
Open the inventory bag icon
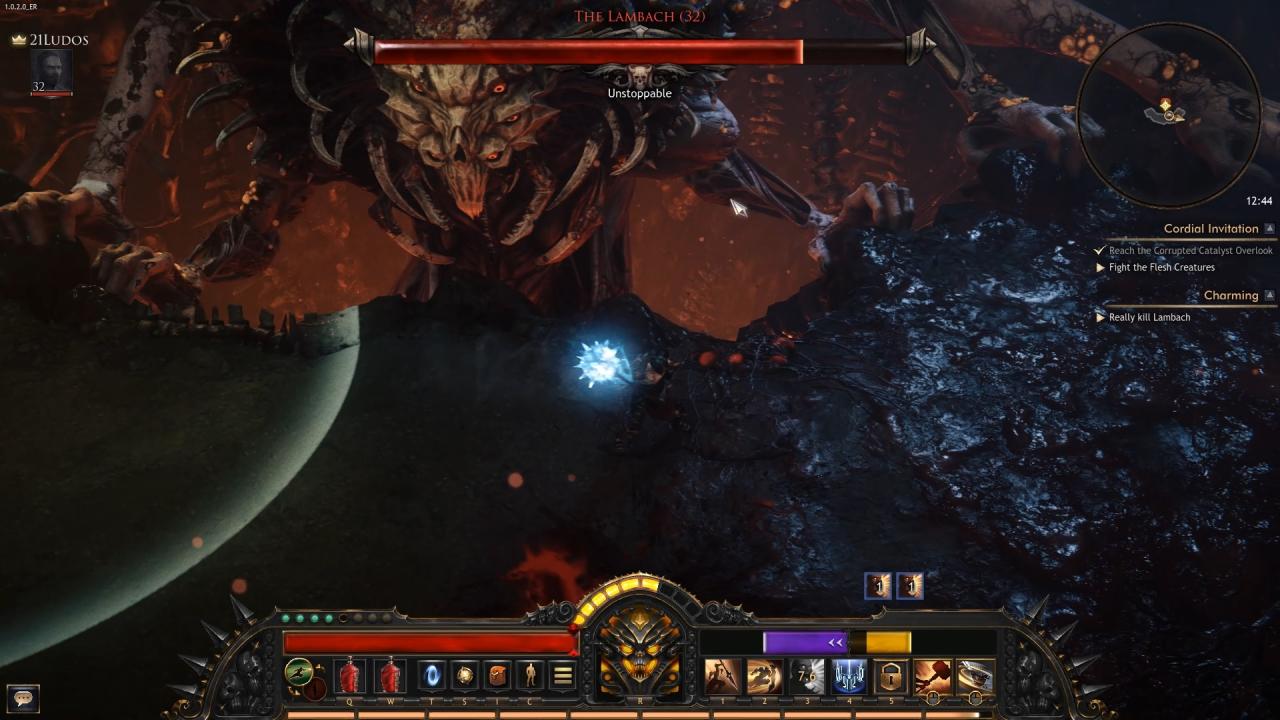click(498, 676)
